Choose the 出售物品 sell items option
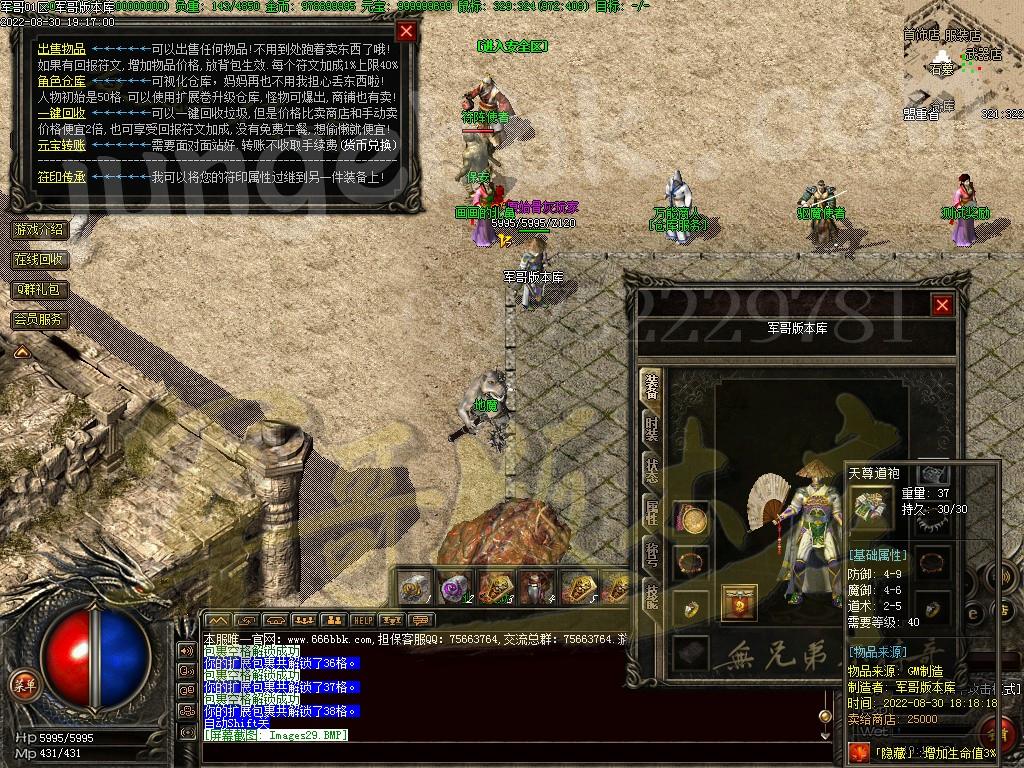1024x768 pixels. [x=61, y=49]
